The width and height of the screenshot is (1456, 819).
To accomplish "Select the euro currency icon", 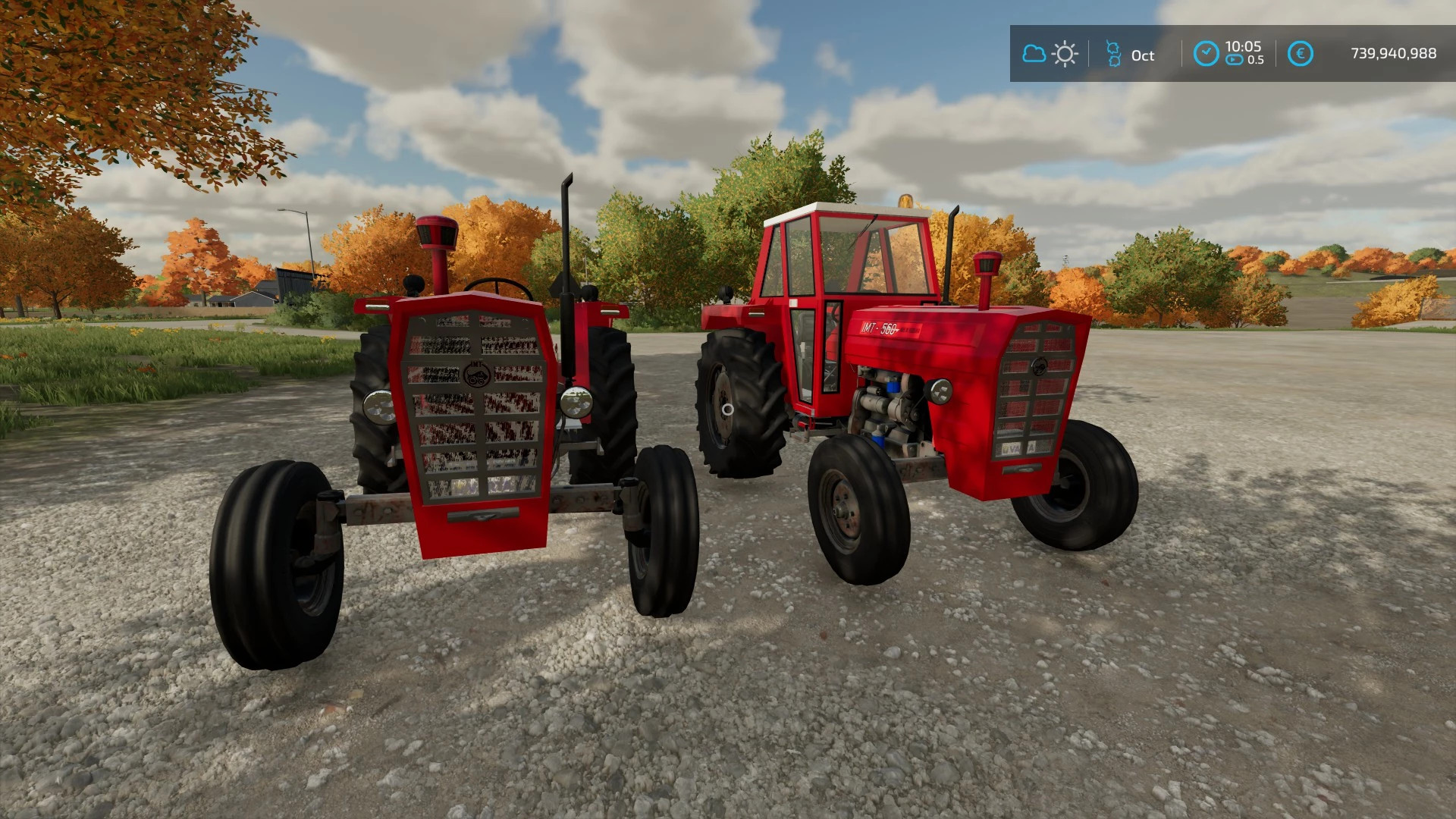I will click(1301, 53).
